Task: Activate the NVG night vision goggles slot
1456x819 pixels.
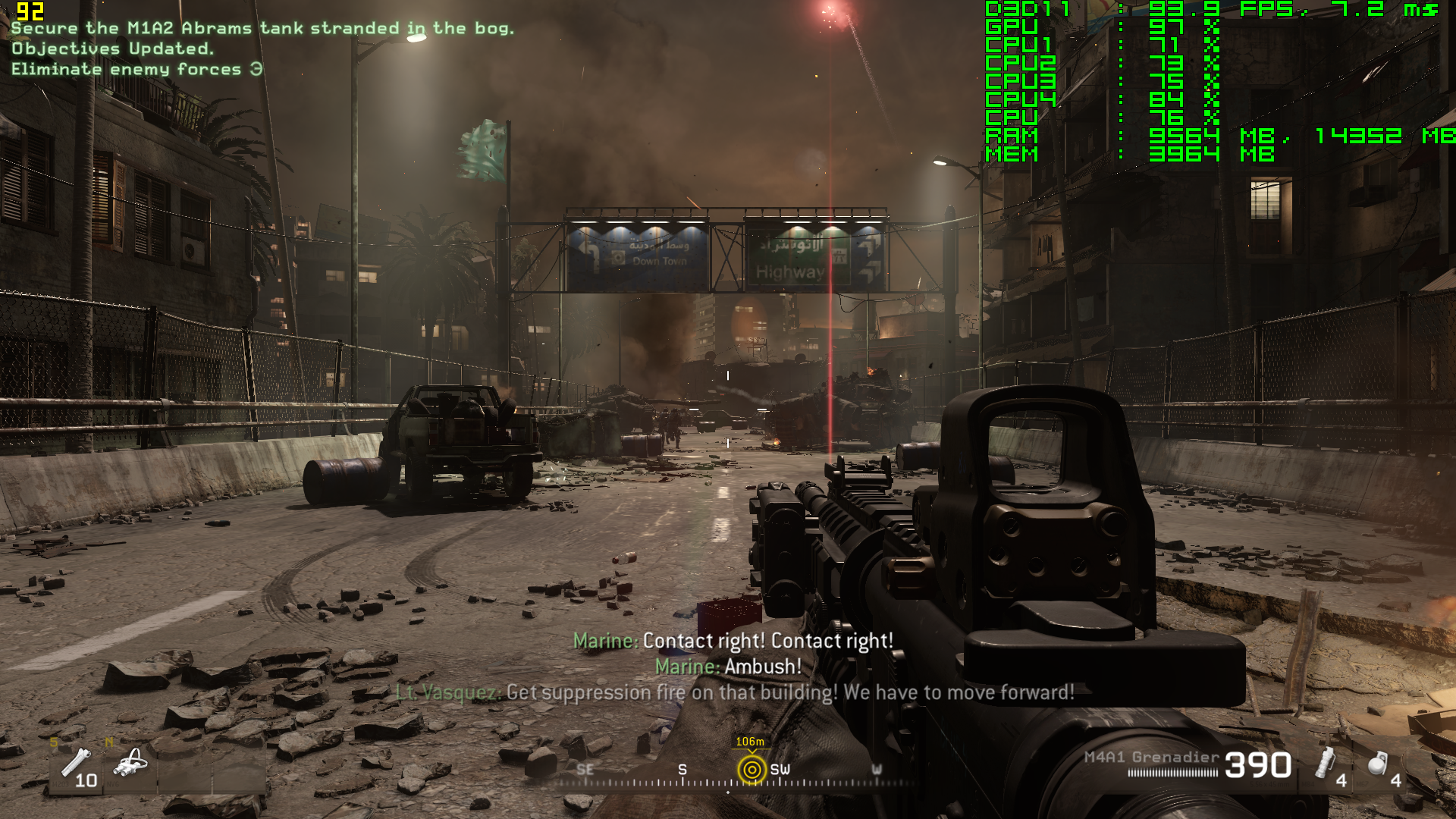Action: [x=130, y=763]
